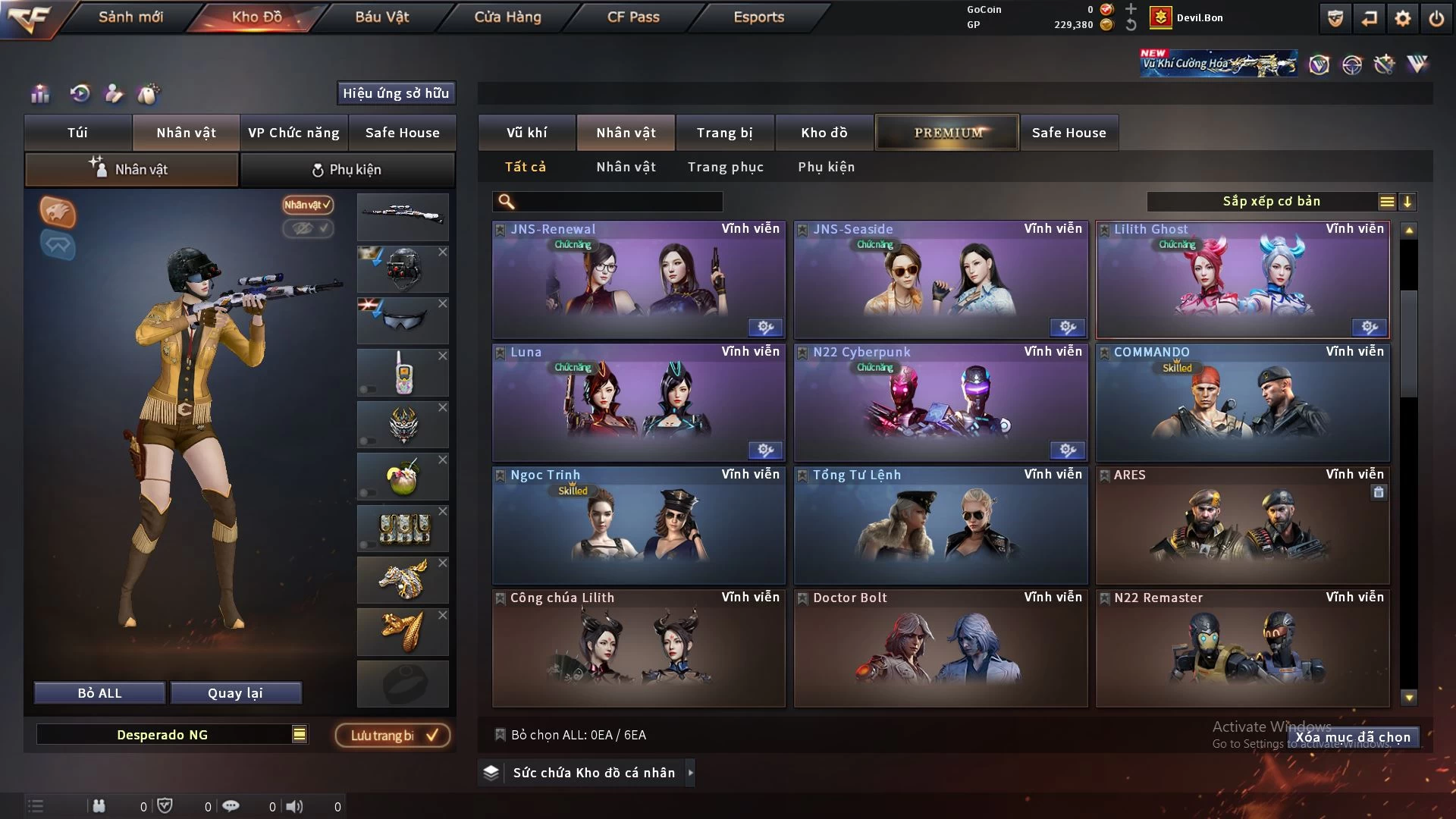Click the Bỏ ALL button
The image size is (1456, 819).
pyautogui.click(x=99, y=693)
